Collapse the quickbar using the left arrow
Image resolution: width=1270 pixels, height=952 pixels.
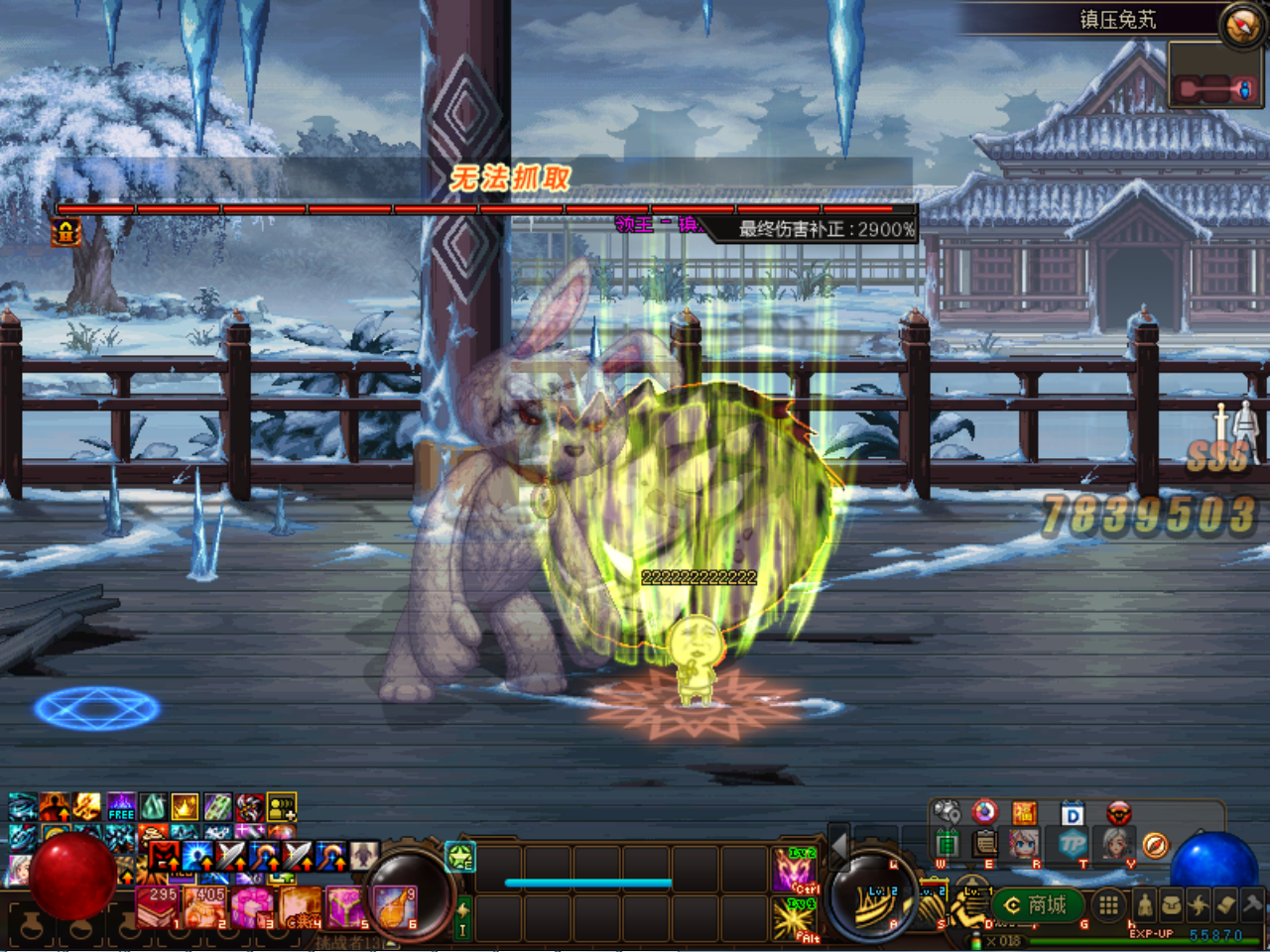(837, 848)
